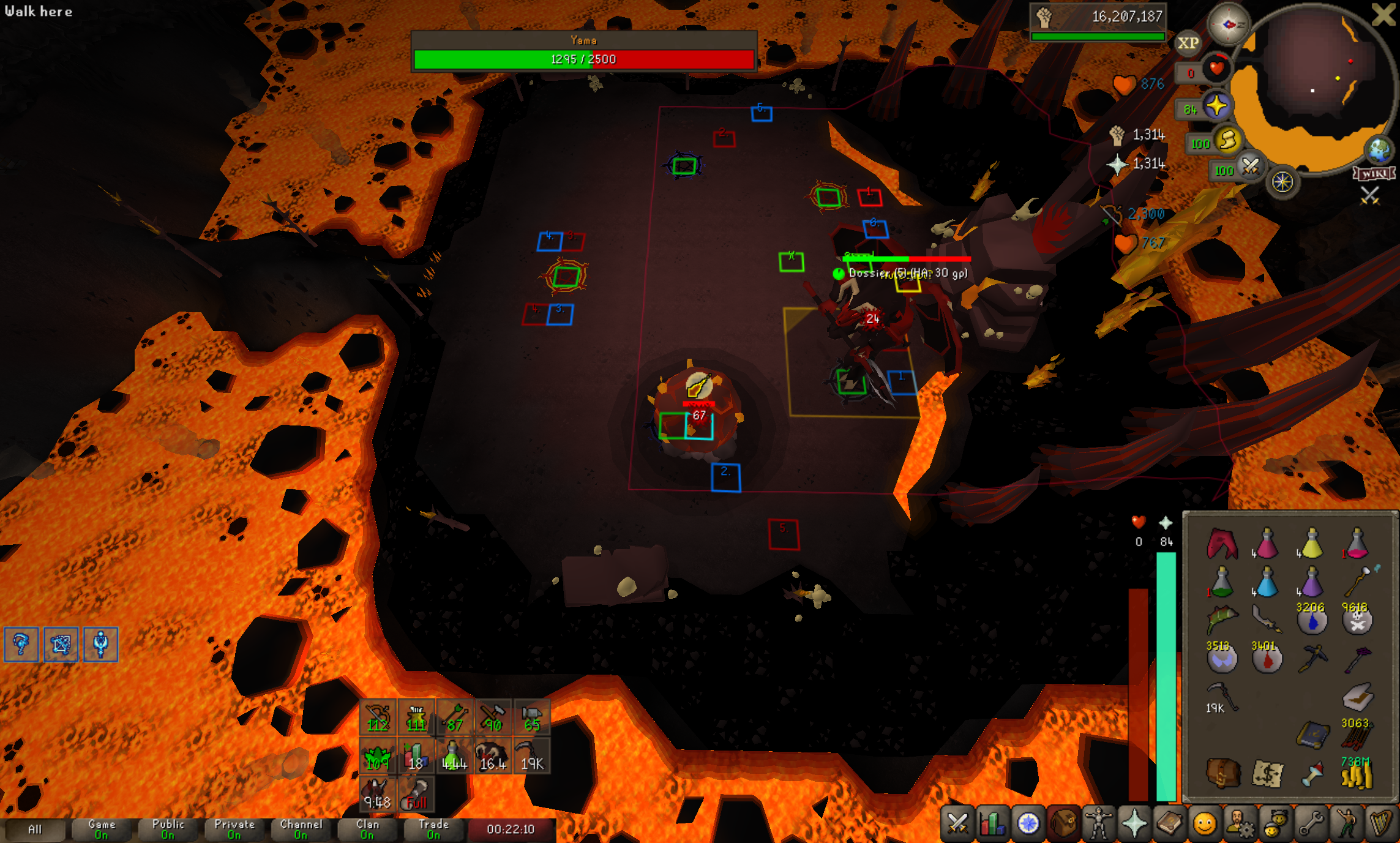Switch to the Skills tab
This screenshot has height=843, width=1400.
(992, 823)
